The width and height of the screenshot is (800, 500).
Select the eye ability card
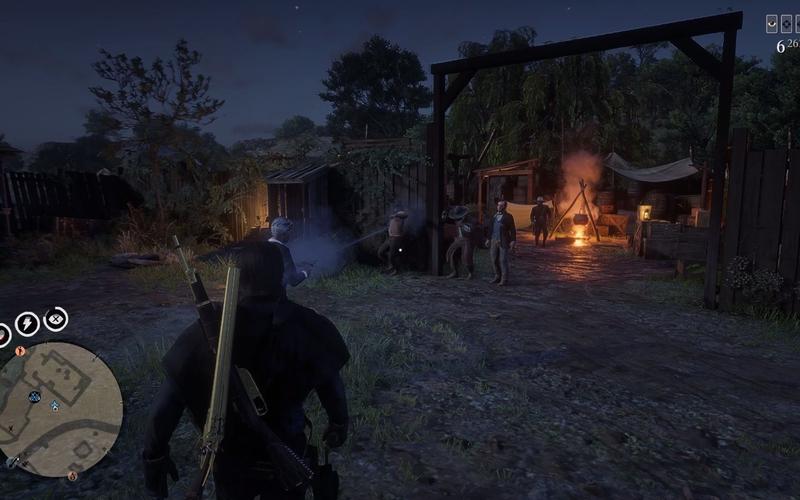click(x=772, y=23)
